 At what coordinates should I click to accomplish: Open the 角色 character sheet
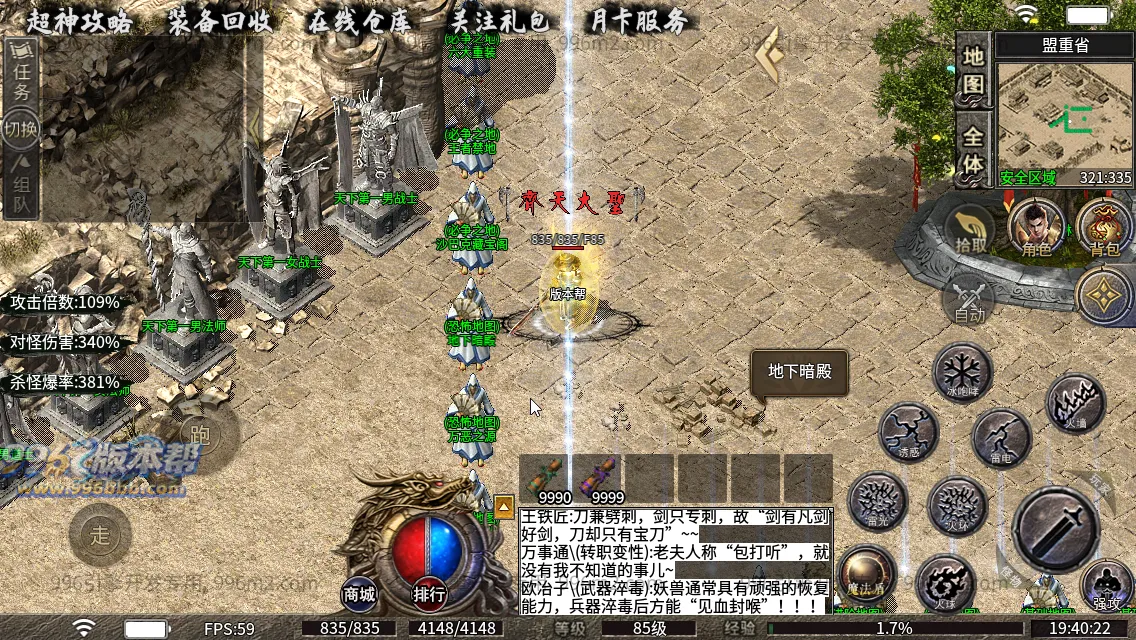[x=1036, y=228]
